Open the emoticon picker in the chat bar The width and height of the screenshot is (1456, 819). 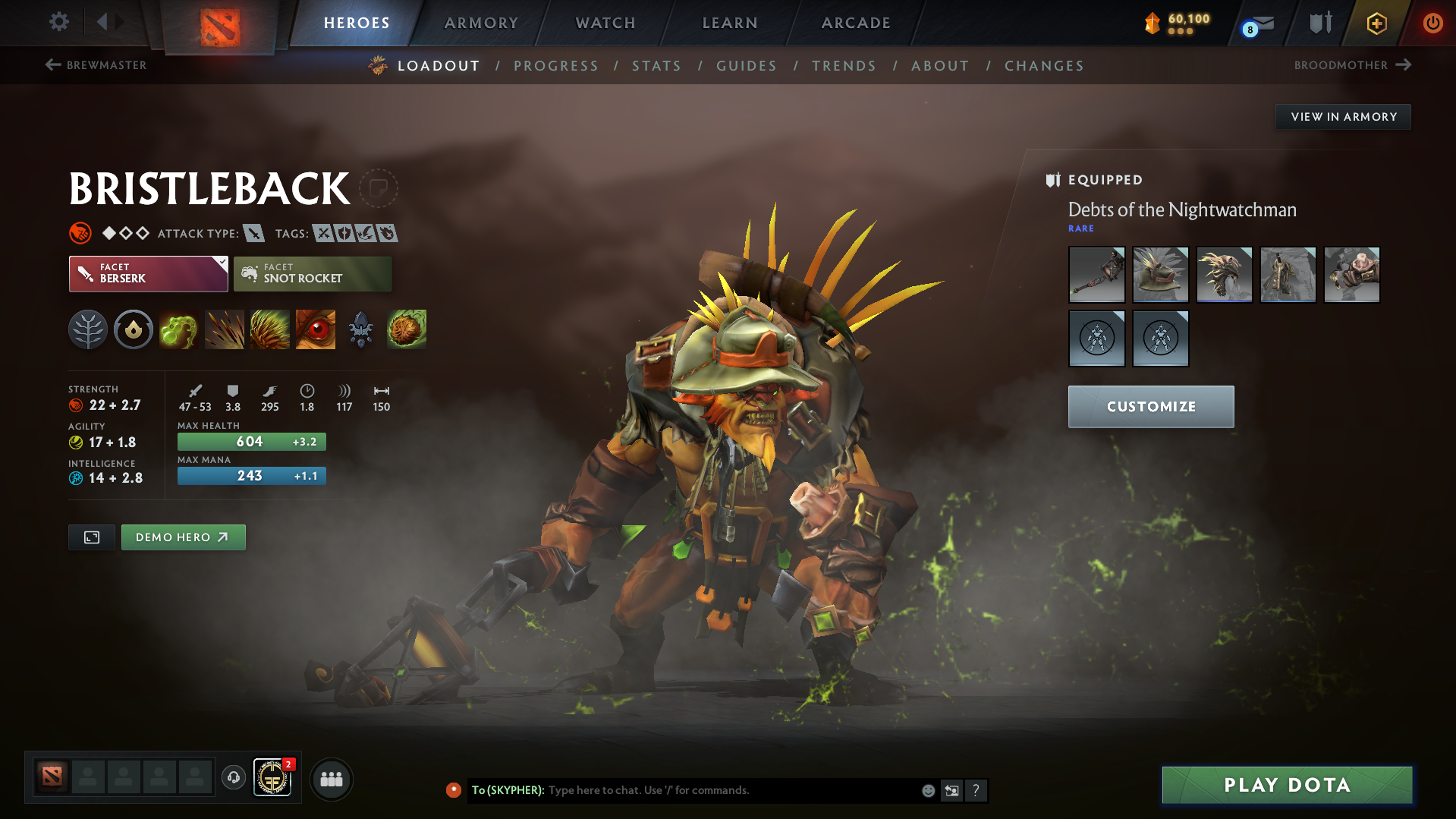point(928,790)
